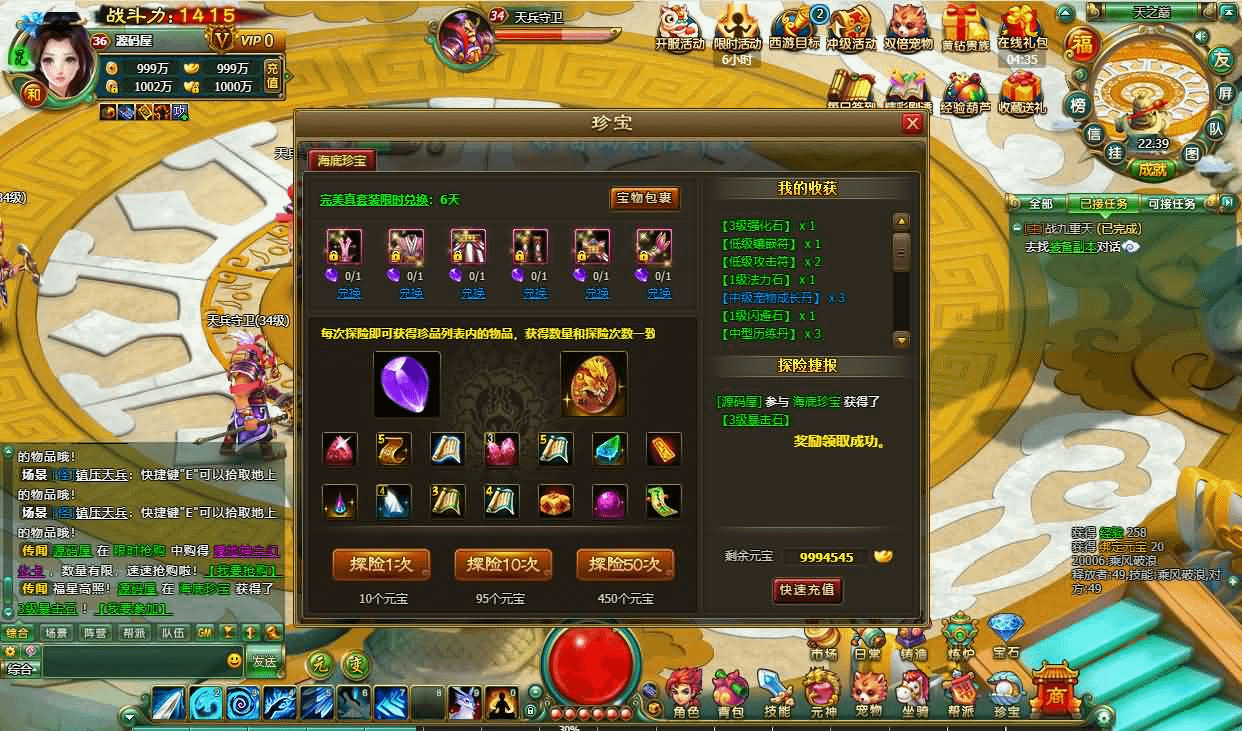Screen dimensions: 1242x731
Task: Open the 宠物 pet panel
Action: coord(868,694)
